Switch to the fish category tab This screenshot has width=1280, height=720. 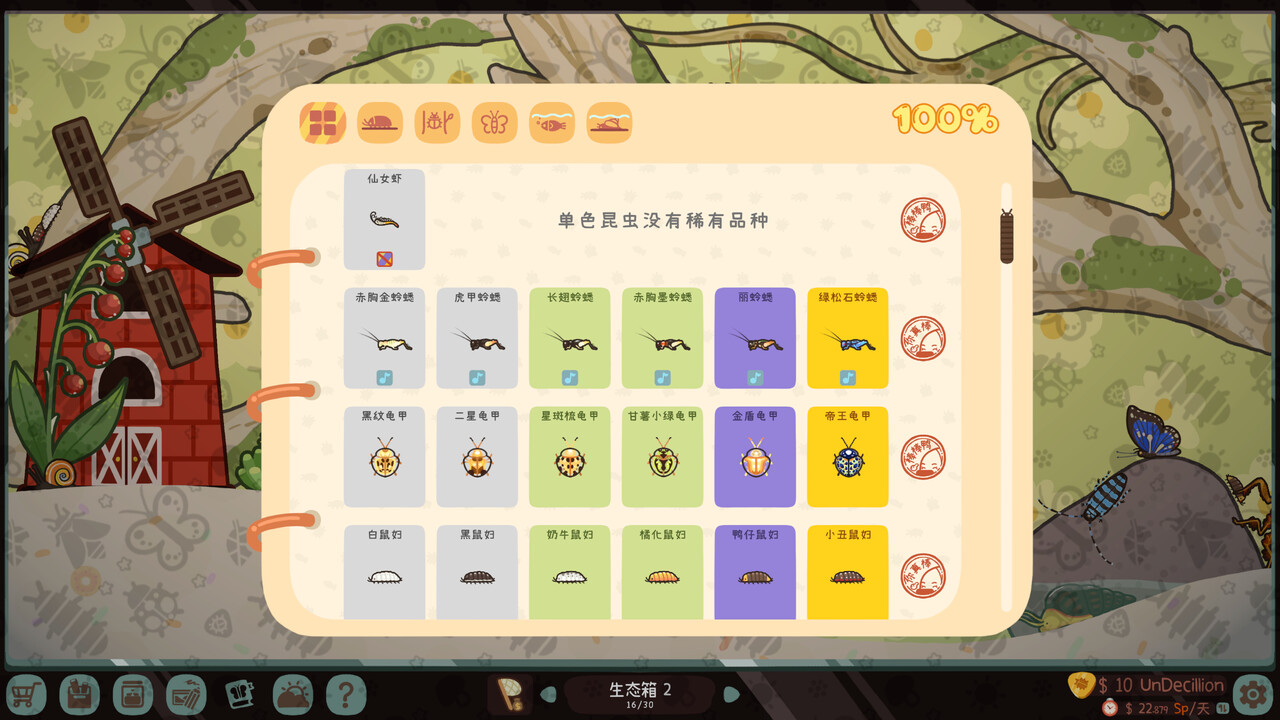click(552, 122)
